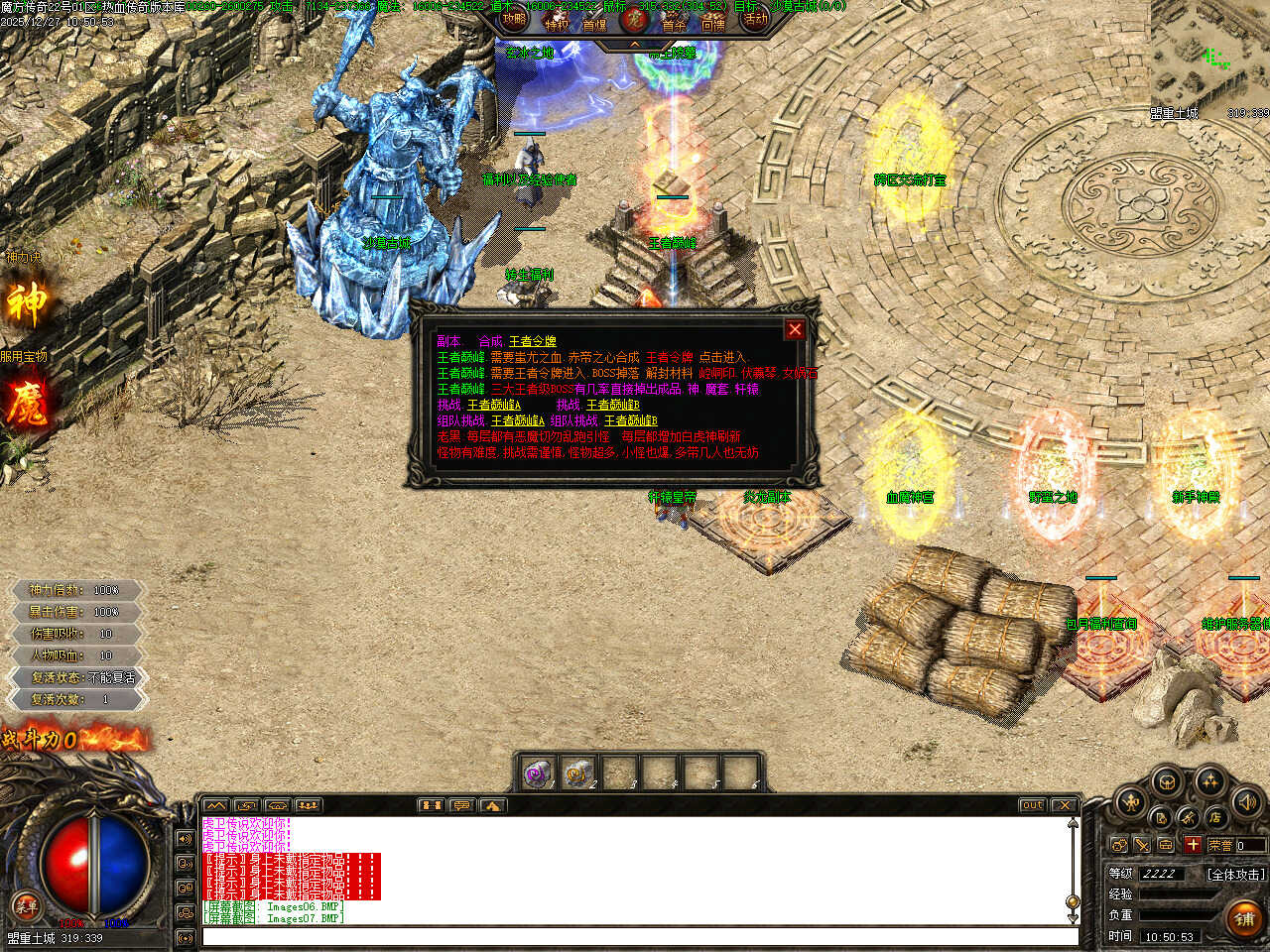Click the red plus button beside 荣誉
This screenshot has height=952, width=1270.
pos(1192,845)
